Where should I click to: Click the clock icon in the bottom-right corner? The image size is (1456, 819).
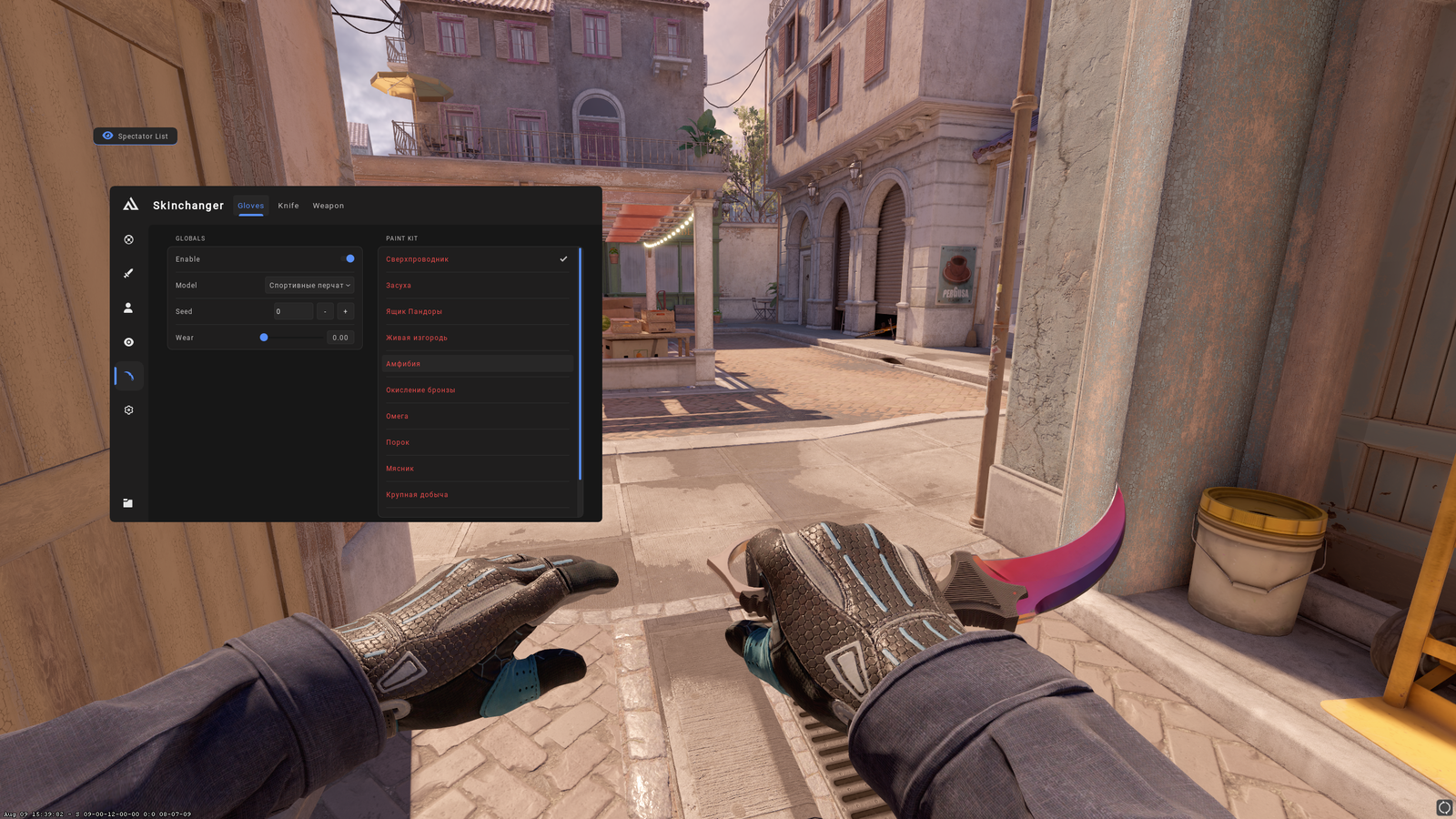coord(1443,805)
